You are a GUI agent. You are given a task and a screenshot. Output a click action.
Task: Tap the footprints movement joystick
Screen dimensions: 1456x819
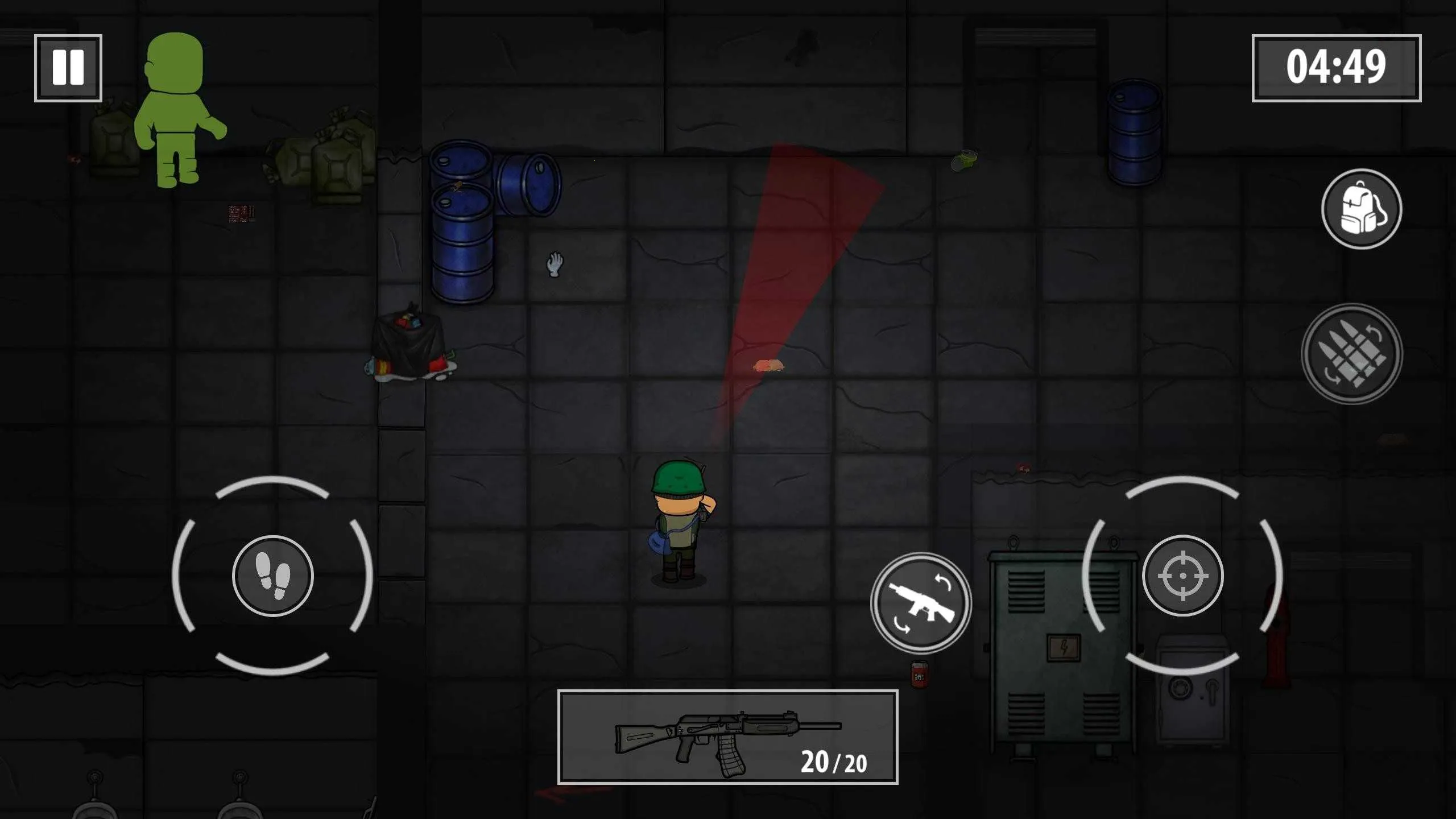point(272,576)
